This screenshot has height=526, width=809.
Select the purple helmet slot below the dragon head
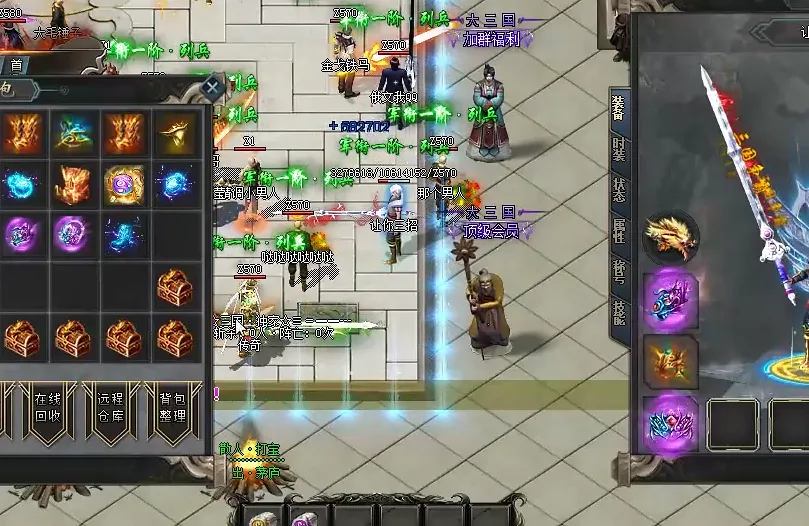pos(670,298)
